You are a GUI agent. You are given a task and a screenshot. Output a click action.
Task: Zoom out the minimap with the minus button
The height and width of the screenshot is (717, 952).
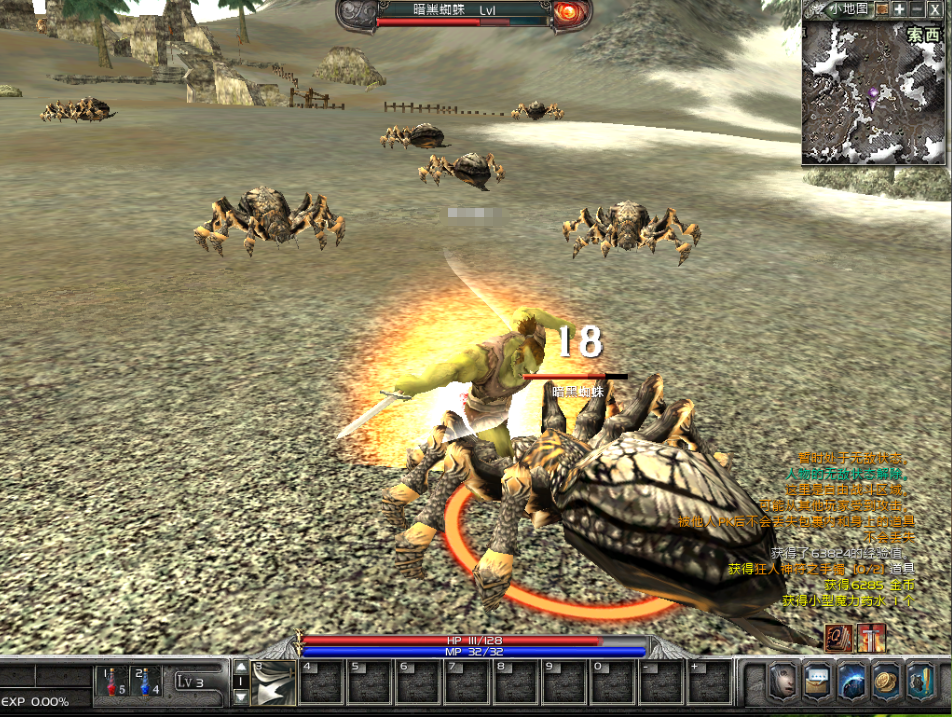click(x=917, y=9)
